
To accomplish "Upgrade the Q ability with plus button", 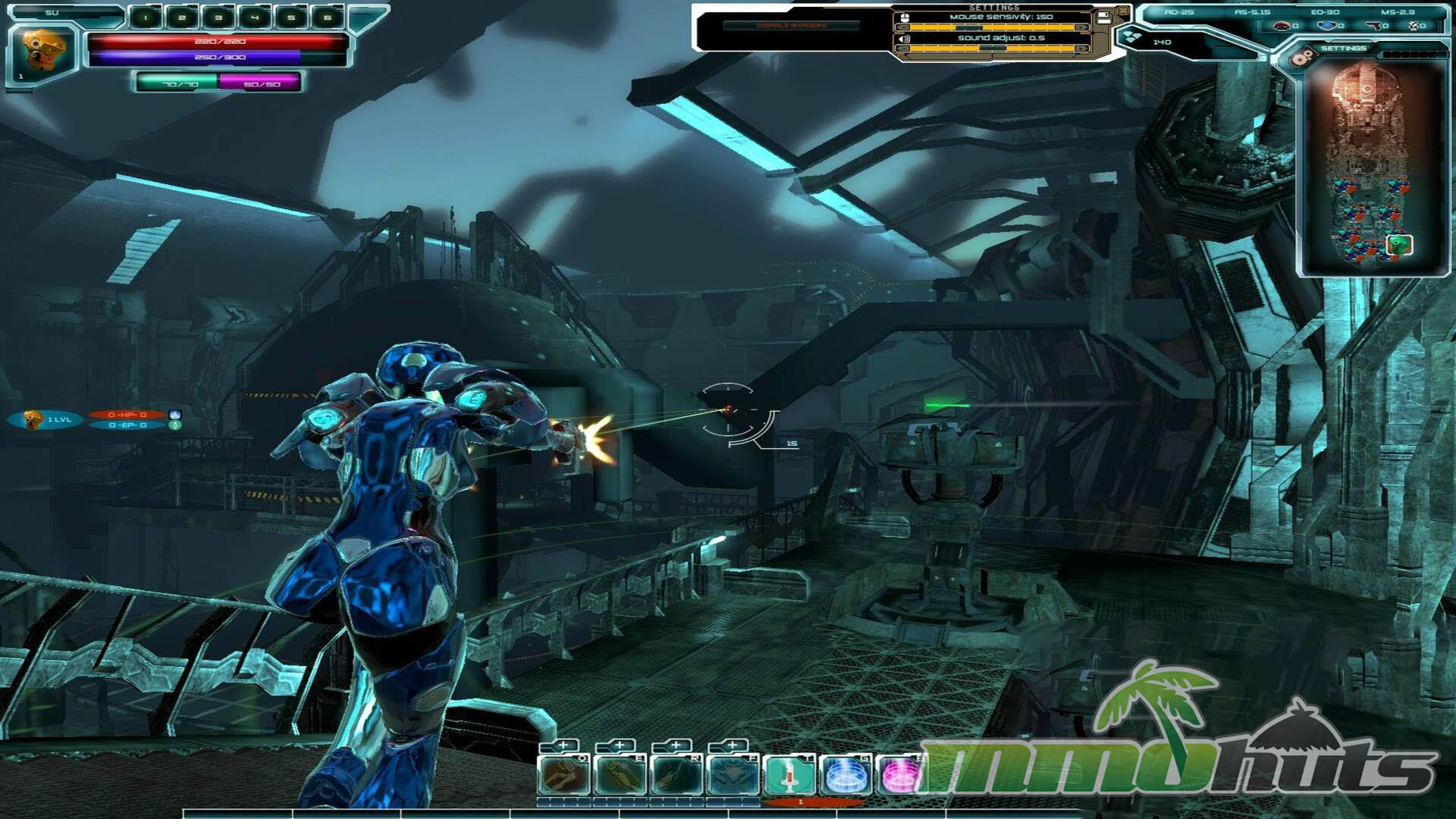I will pyautogui.click(x=562, y=746).
